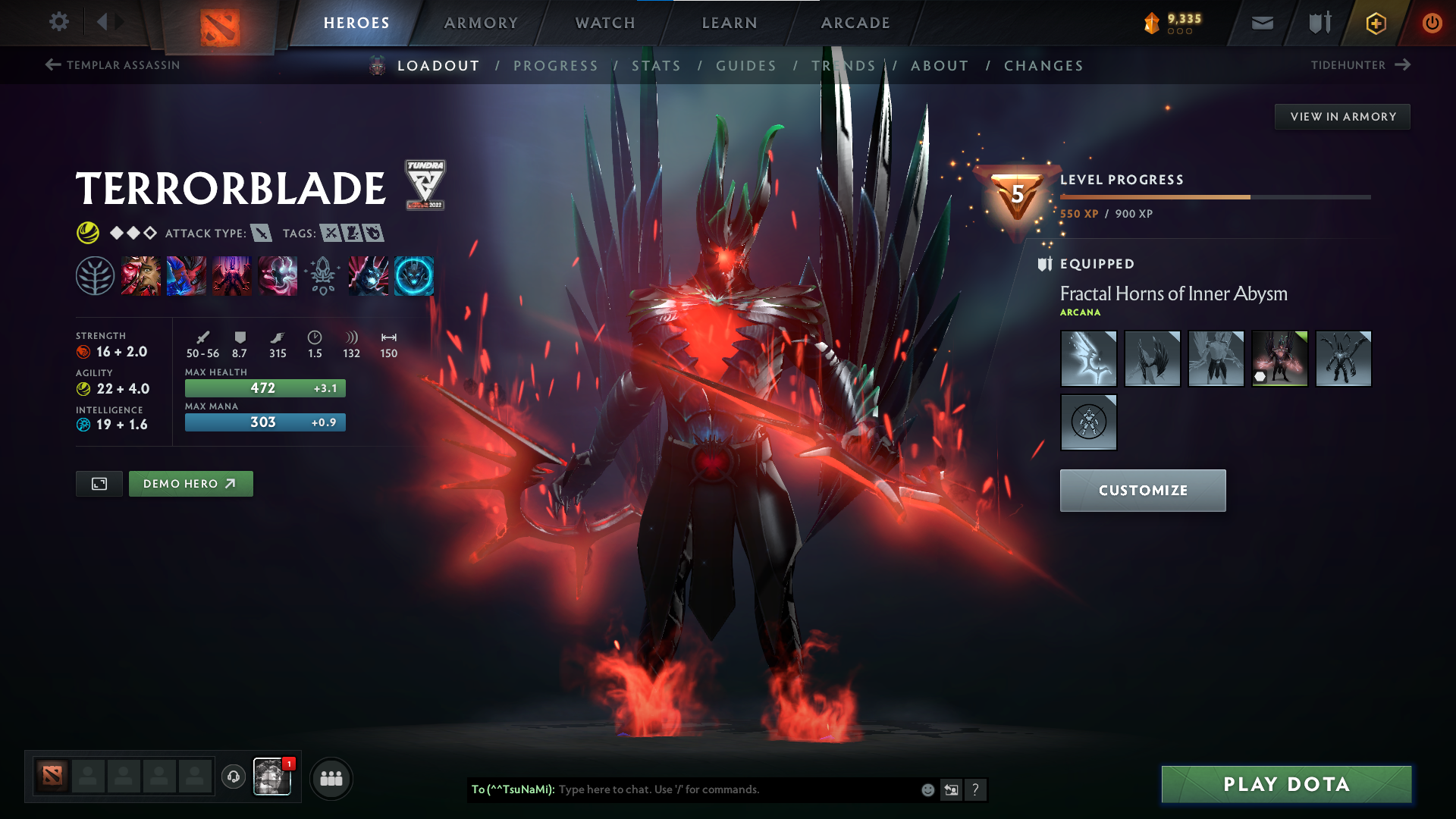Screen dimensions: 1456x819
Task: Select the Conjure Image ability icon
Action: pos(187,276)
